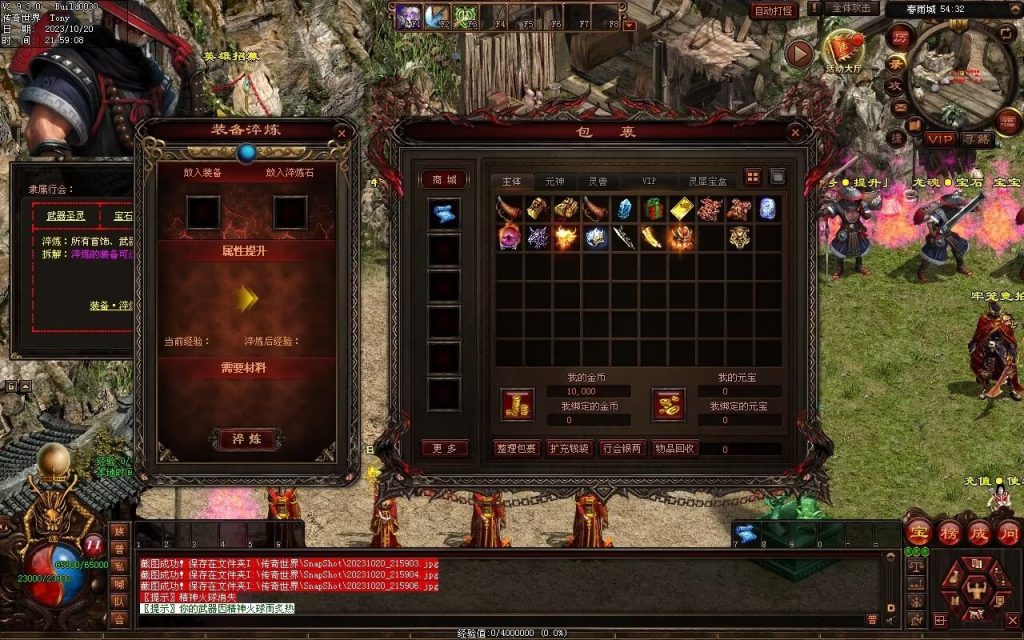This screenshot has width=1024, height=640.
Task: Choose 物品回收 item recycling
Action: [x=675, y=448]
